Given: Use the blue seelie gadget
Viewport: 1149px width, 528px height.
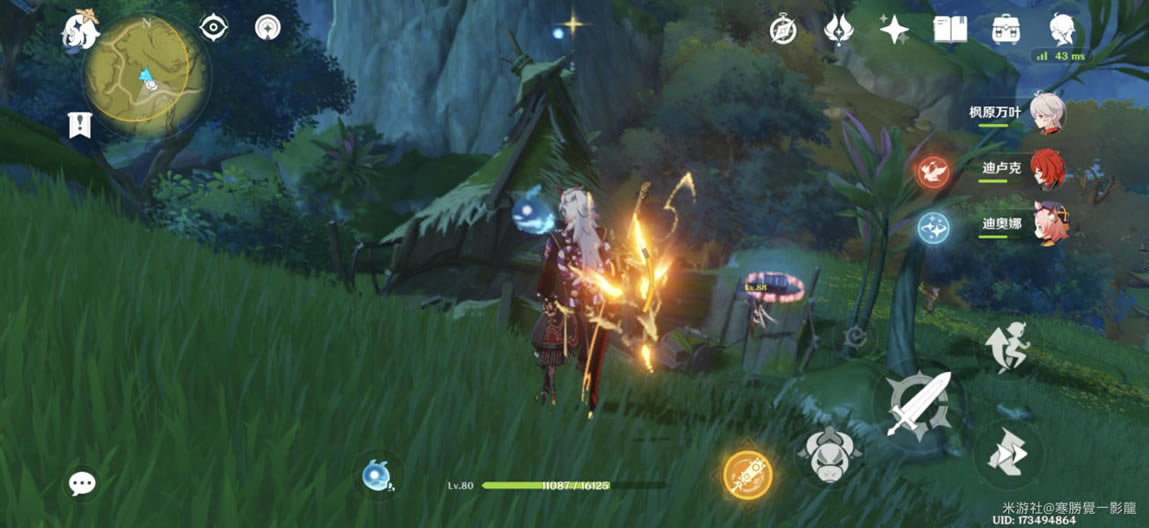Looking at the screenshot, I should pyautogui.click(x=378, y=475).
